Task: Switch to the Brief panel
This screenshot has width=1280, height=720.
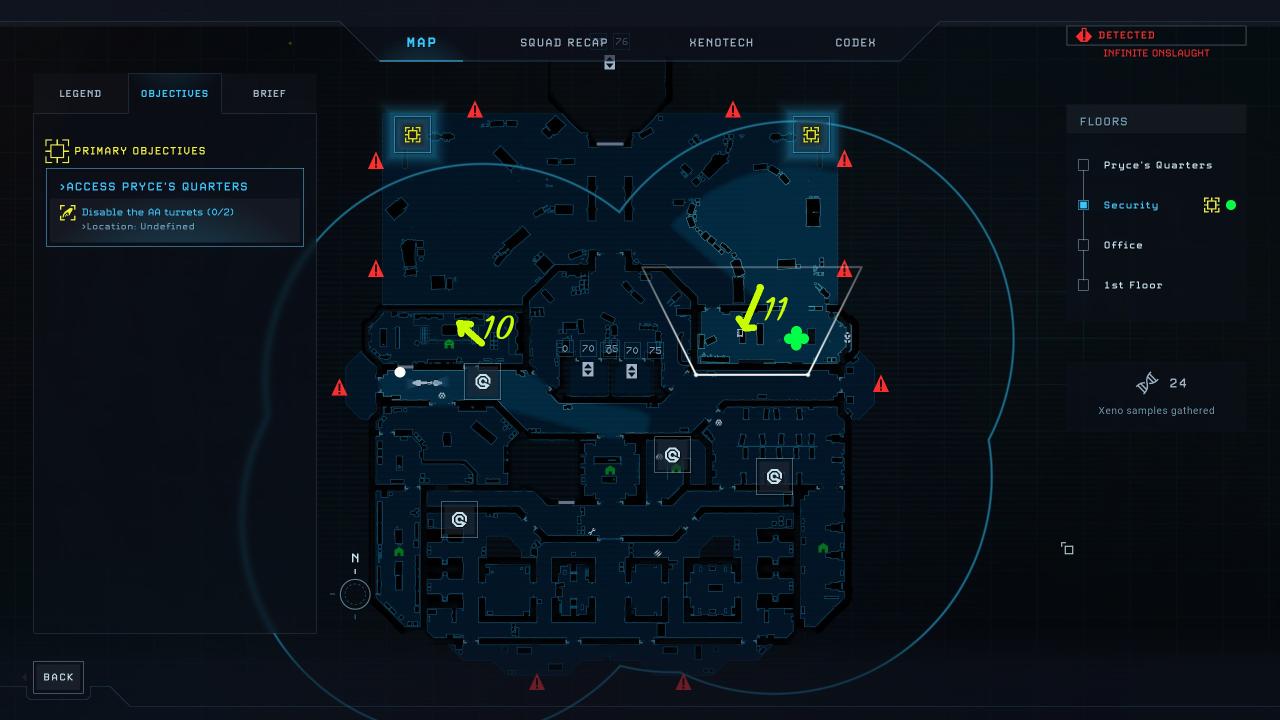Action: point(269,94)
